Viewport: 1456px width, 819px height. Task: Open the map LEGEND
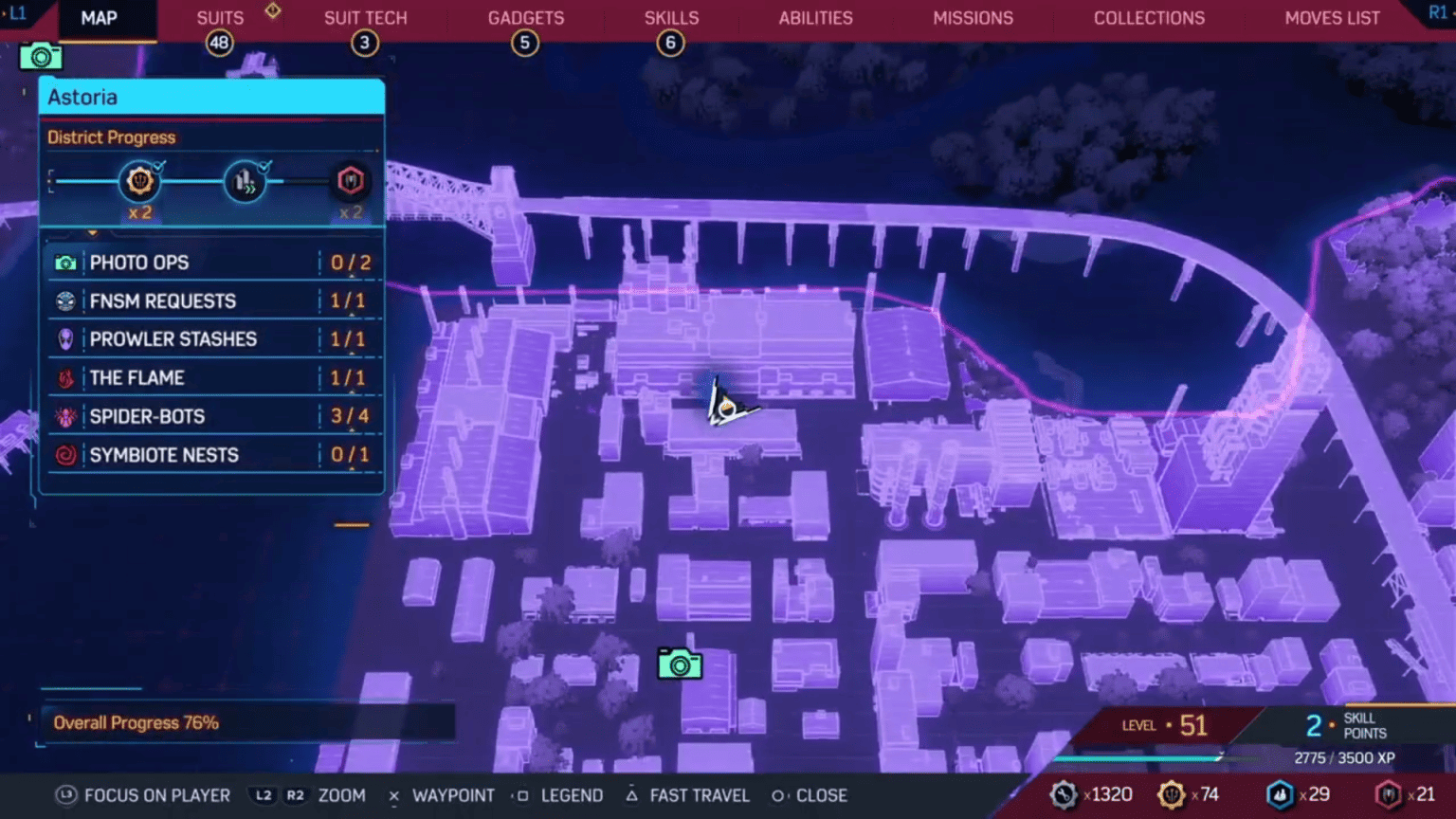pos(572,795)
